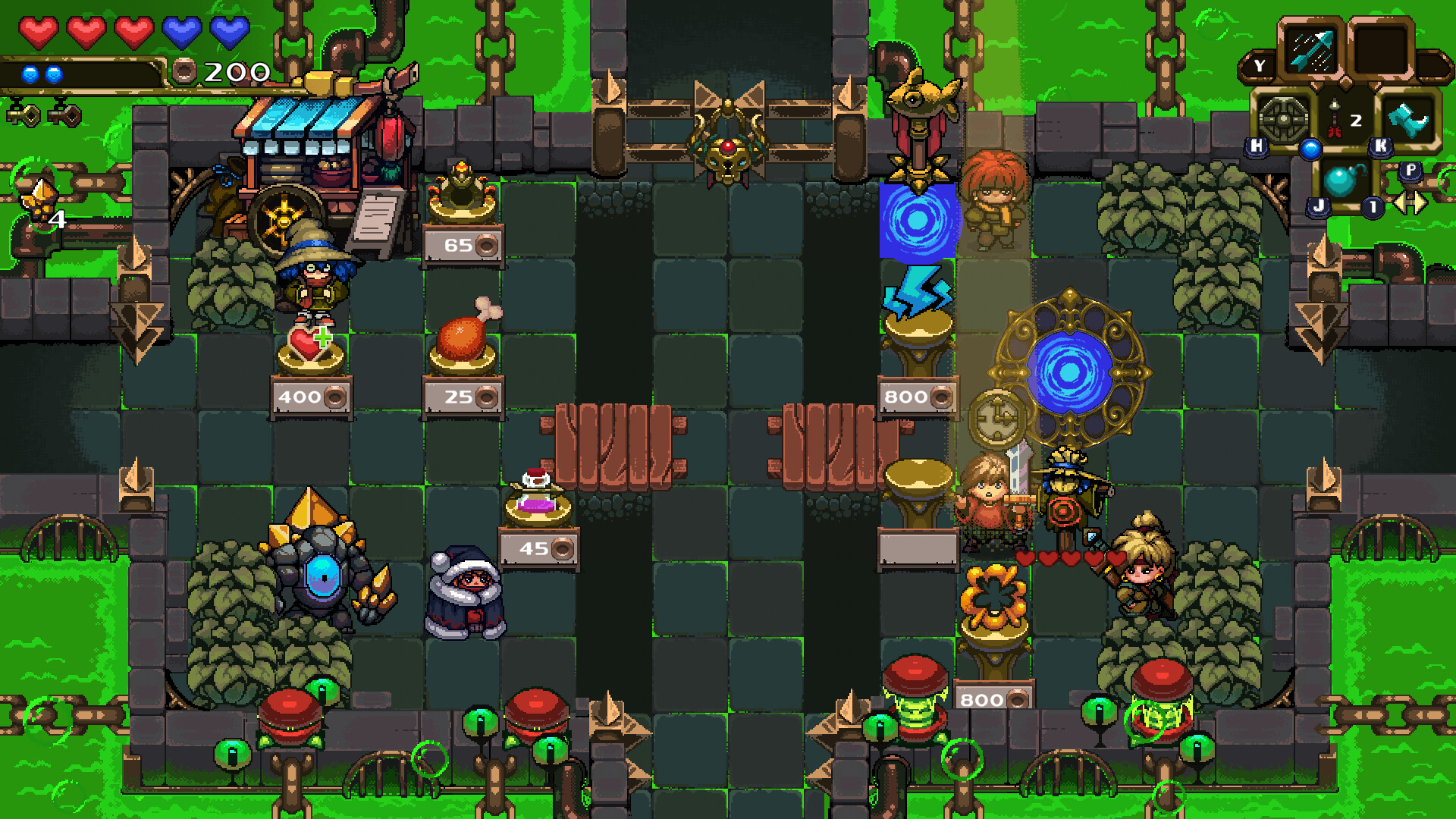Click the bronze key icon
This screenshot has width=1456, height=819.
[x=65, y=115]
